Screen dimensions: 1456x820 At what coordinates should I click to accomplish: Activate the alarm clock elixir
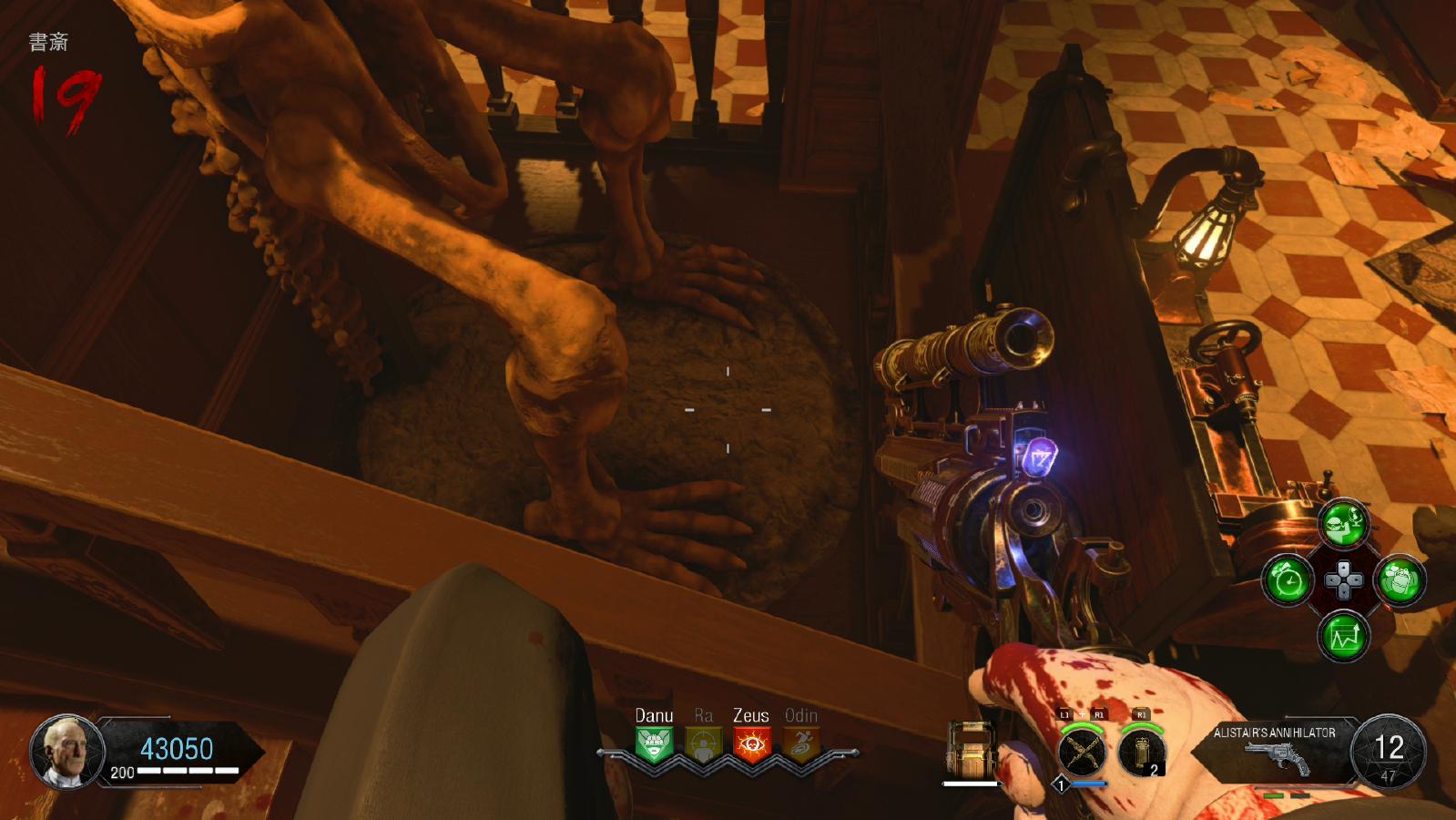(1288, 579)
